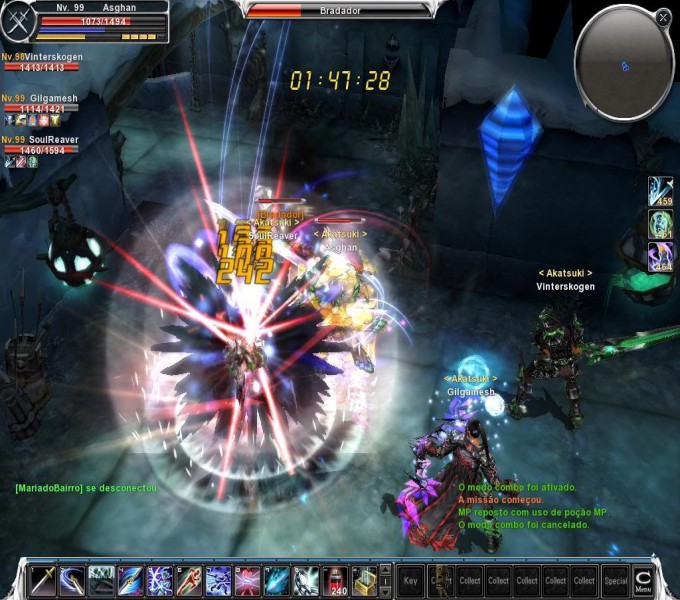
Task: Select party member Vinterskogen's frame
Action: tap(42, 63)
